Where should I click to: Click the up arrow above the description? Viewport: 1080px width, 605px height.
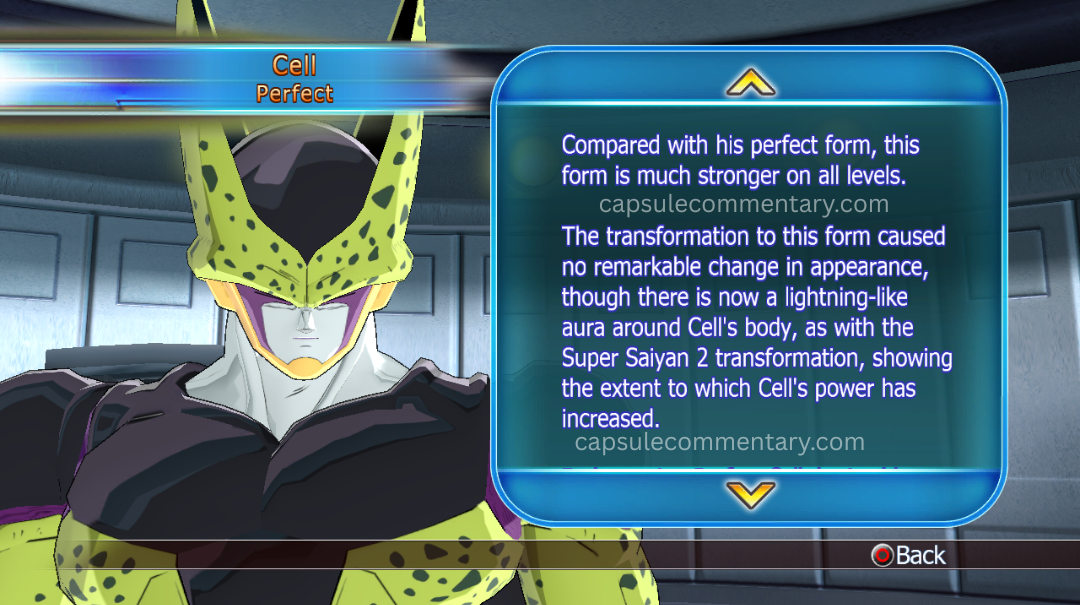(x=750, y=82)
